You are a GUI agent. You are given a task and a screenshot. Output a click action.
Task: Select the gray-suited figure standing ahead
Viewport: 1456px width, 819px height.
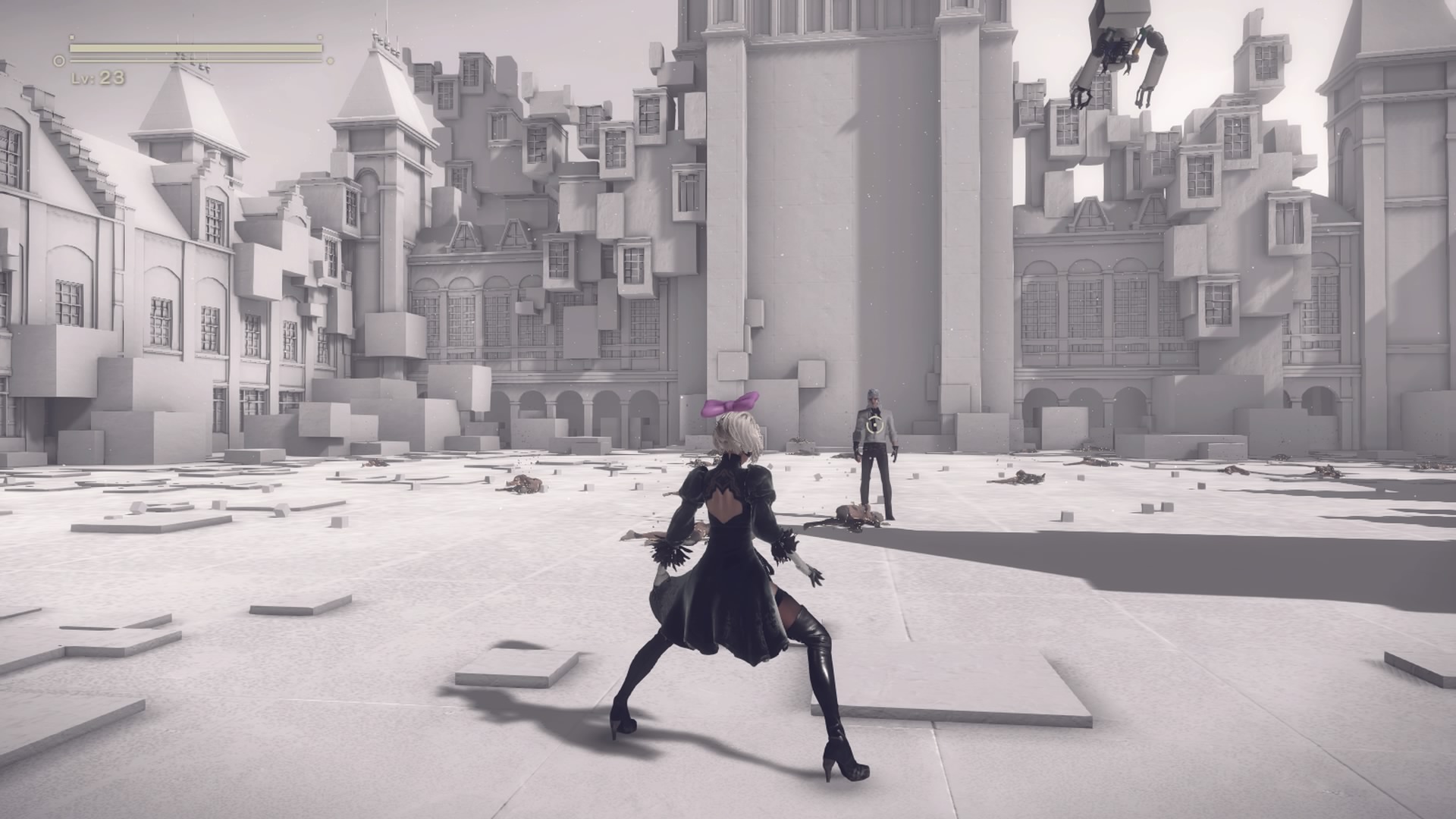(874, 455)
